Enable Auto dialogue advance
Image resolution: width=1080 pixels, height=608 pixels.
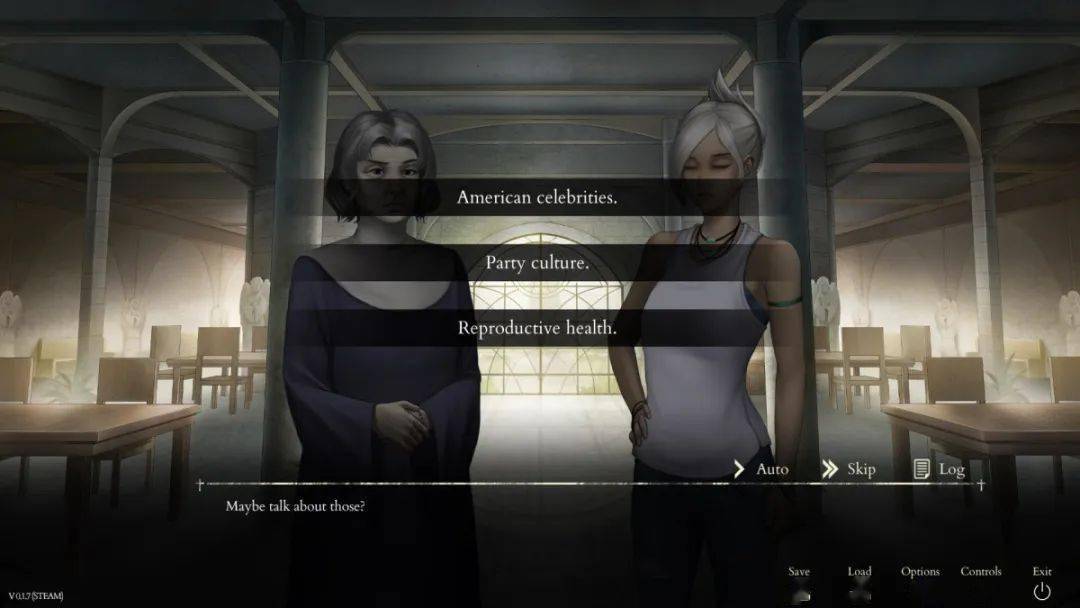click(761, 469)
